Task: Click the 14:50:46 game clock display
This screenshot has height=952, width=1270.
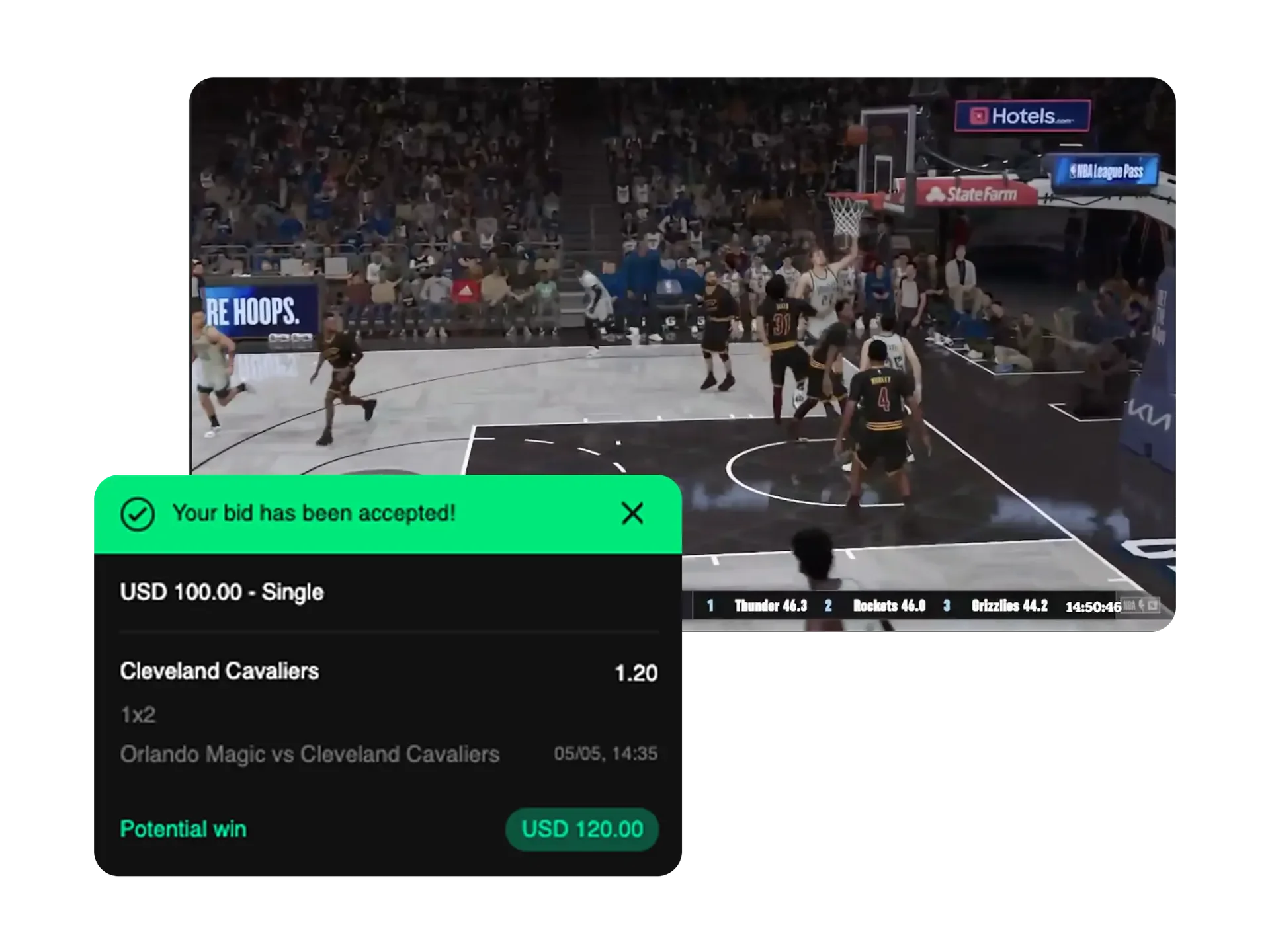Action: 1095,606
